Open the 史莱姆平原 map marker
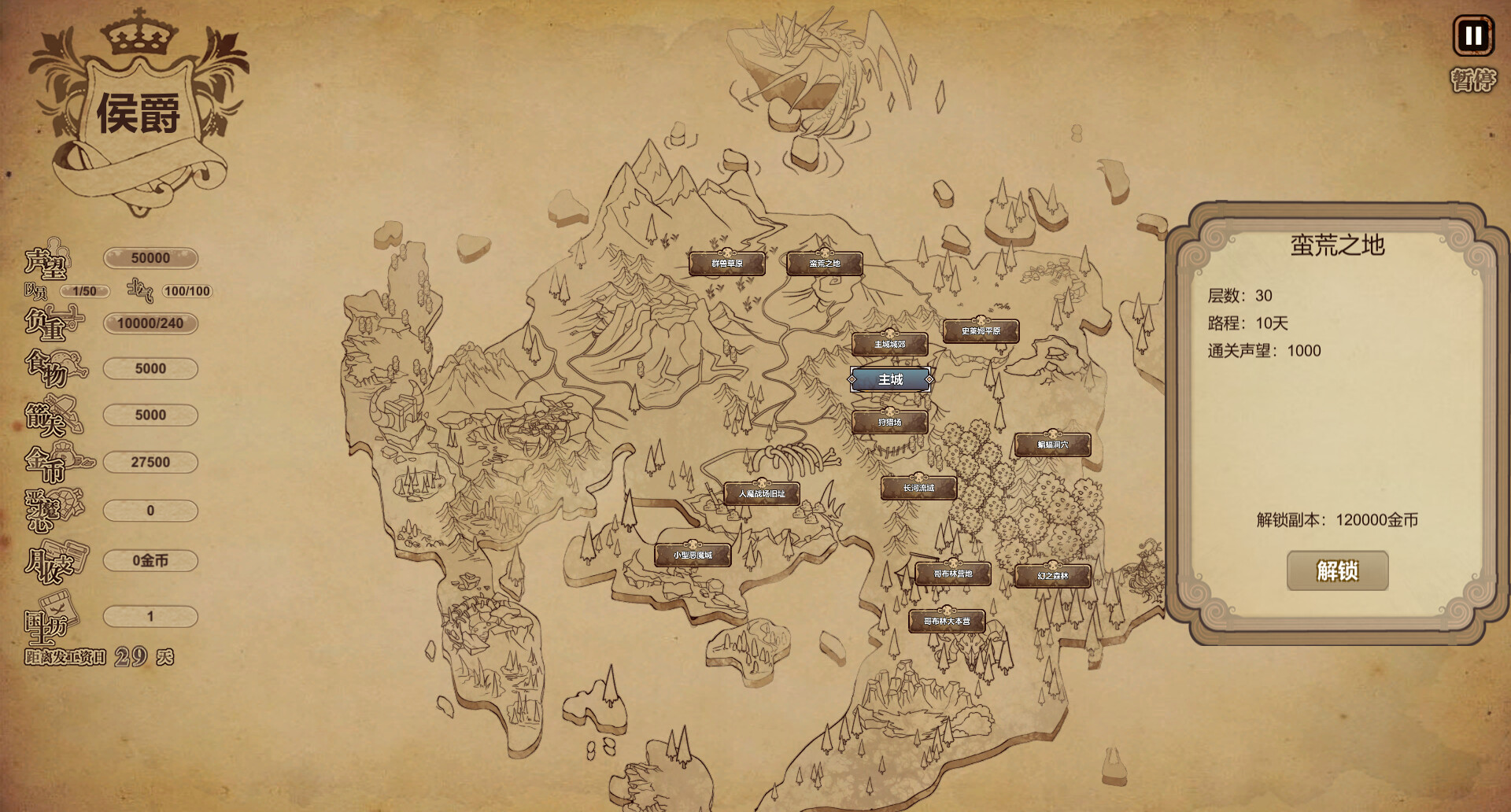The image size is (1511, 812). (981, 331)
